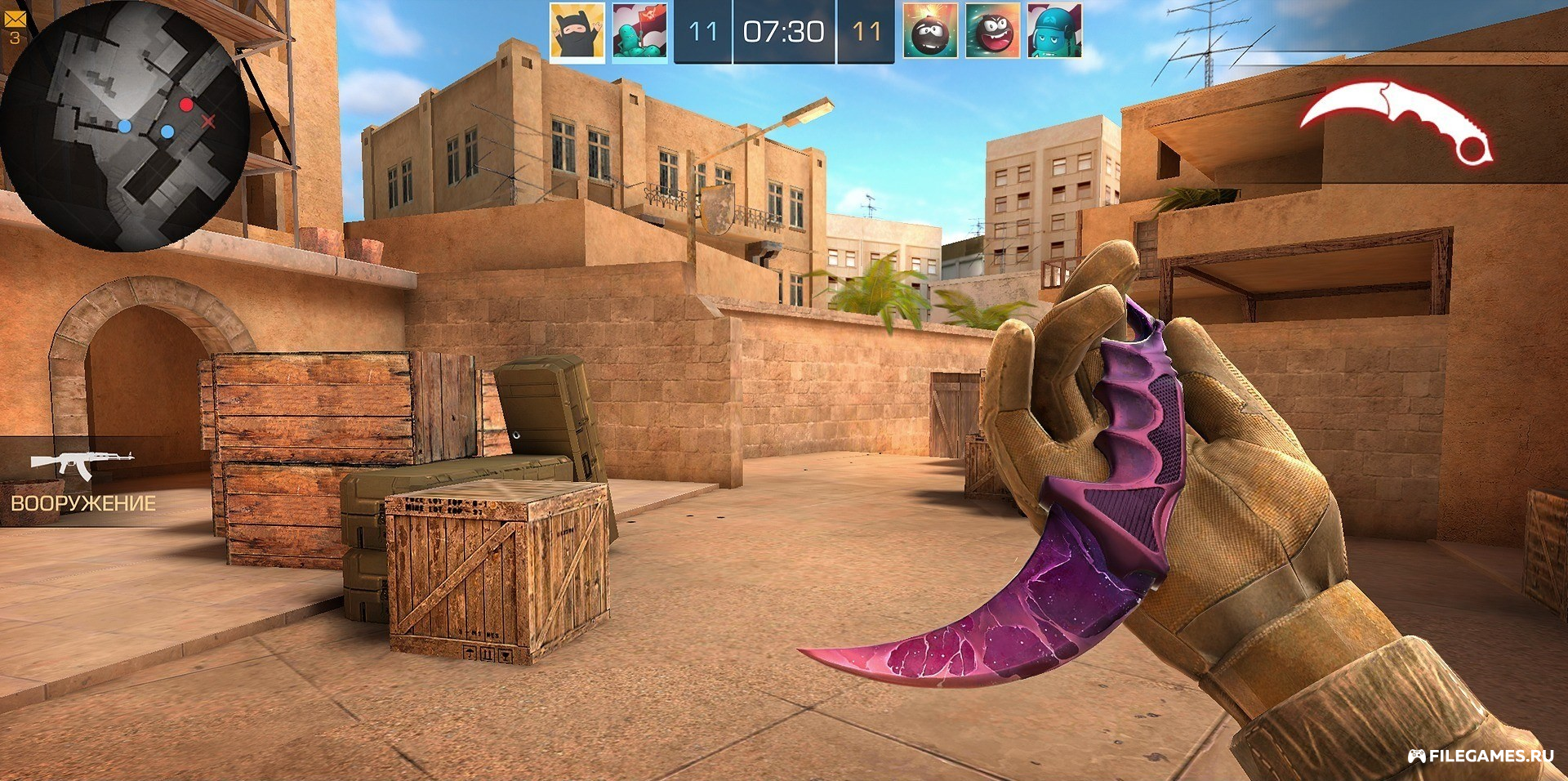Open the envelope messages icon
Image resolution: width=1568 pixels, height=781 pixels.
(15, 18)
